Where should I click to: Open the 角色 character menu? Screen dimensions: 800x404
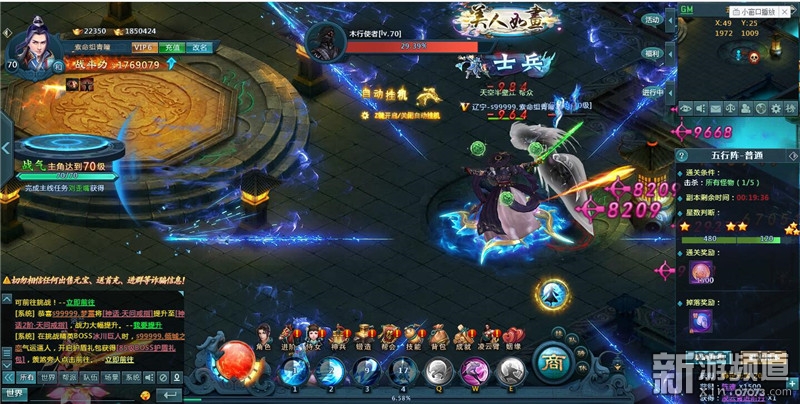pyautogui.click(x=264, y=335)
